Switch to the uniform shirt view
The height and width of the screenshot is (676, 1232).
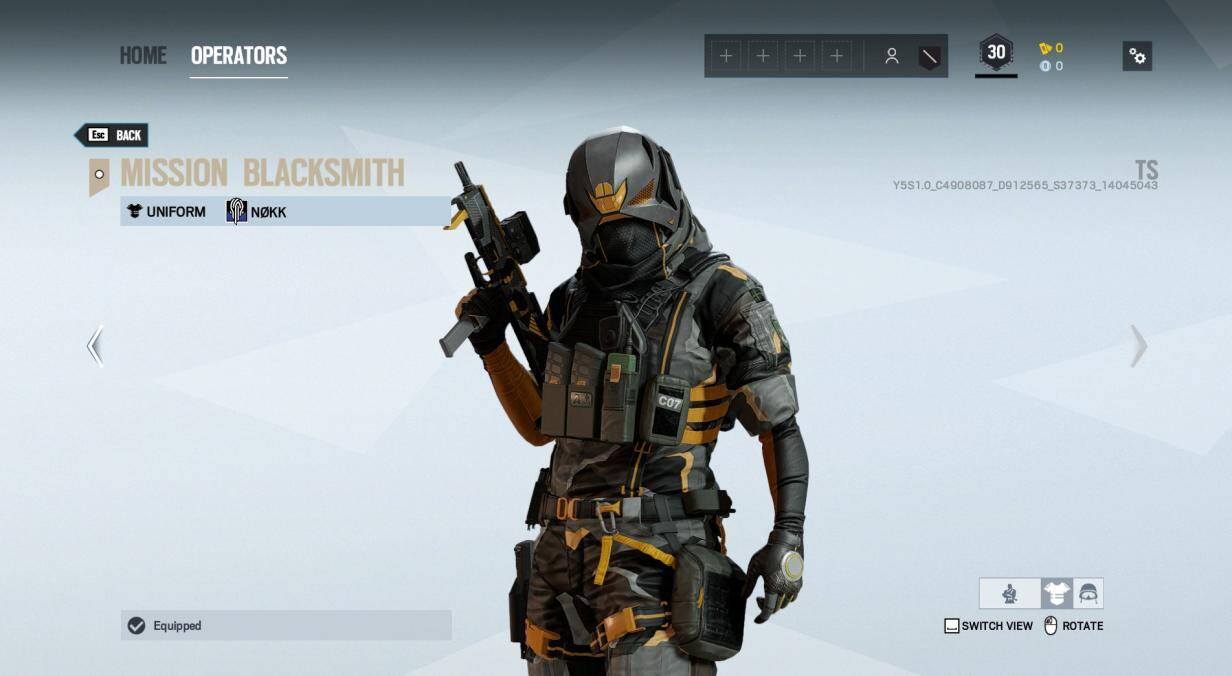[1056, 594]
